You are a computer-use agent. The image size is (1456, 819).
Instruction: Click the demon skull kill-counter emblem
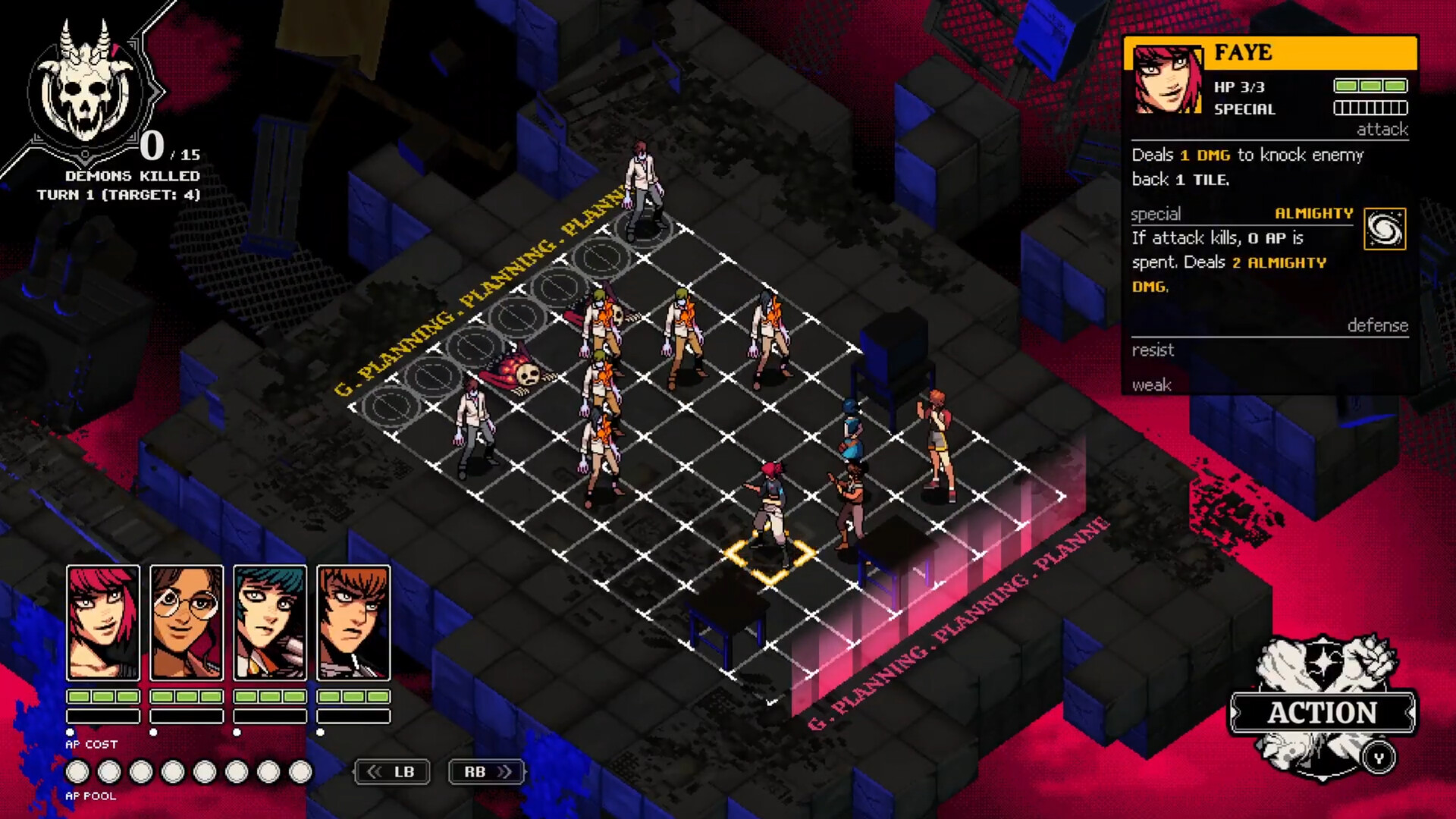tap(86, 93)
